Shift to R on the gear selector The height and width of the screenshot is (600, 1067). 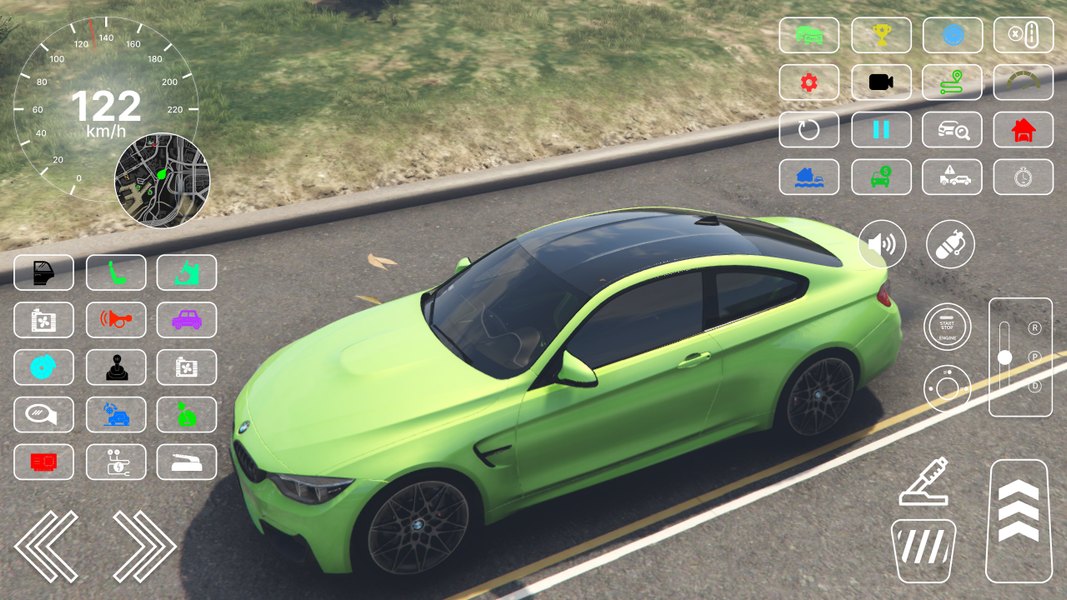(1035, 328)
